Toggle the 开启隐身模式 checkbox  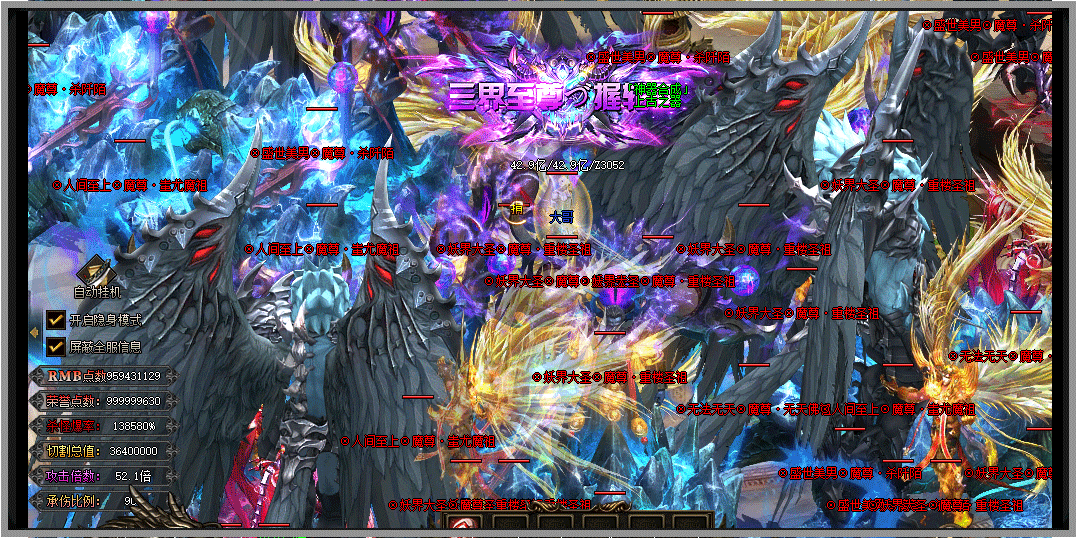coord(56,321)
